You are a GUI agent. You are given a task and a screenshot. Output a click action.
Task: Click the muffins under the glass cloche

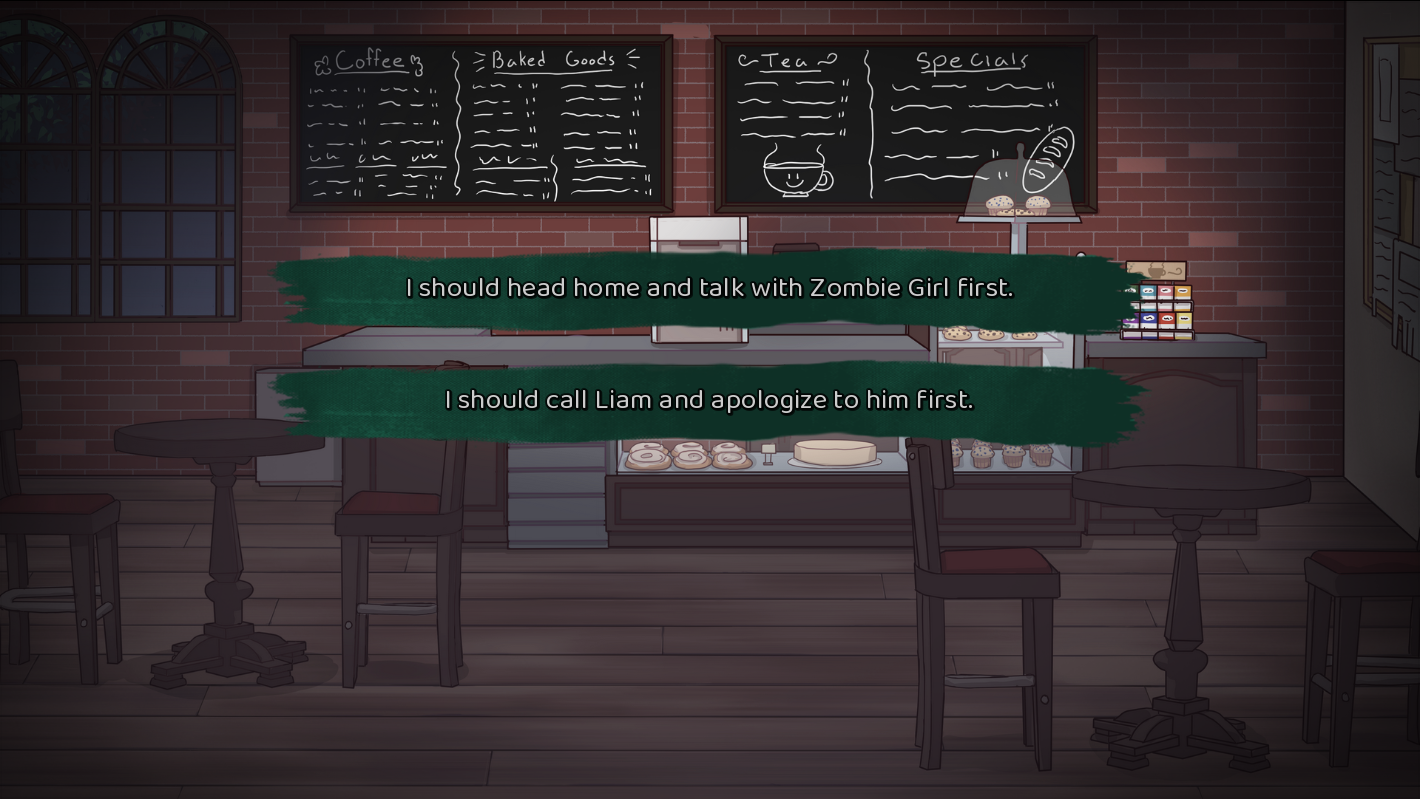tap(1015, 205)
